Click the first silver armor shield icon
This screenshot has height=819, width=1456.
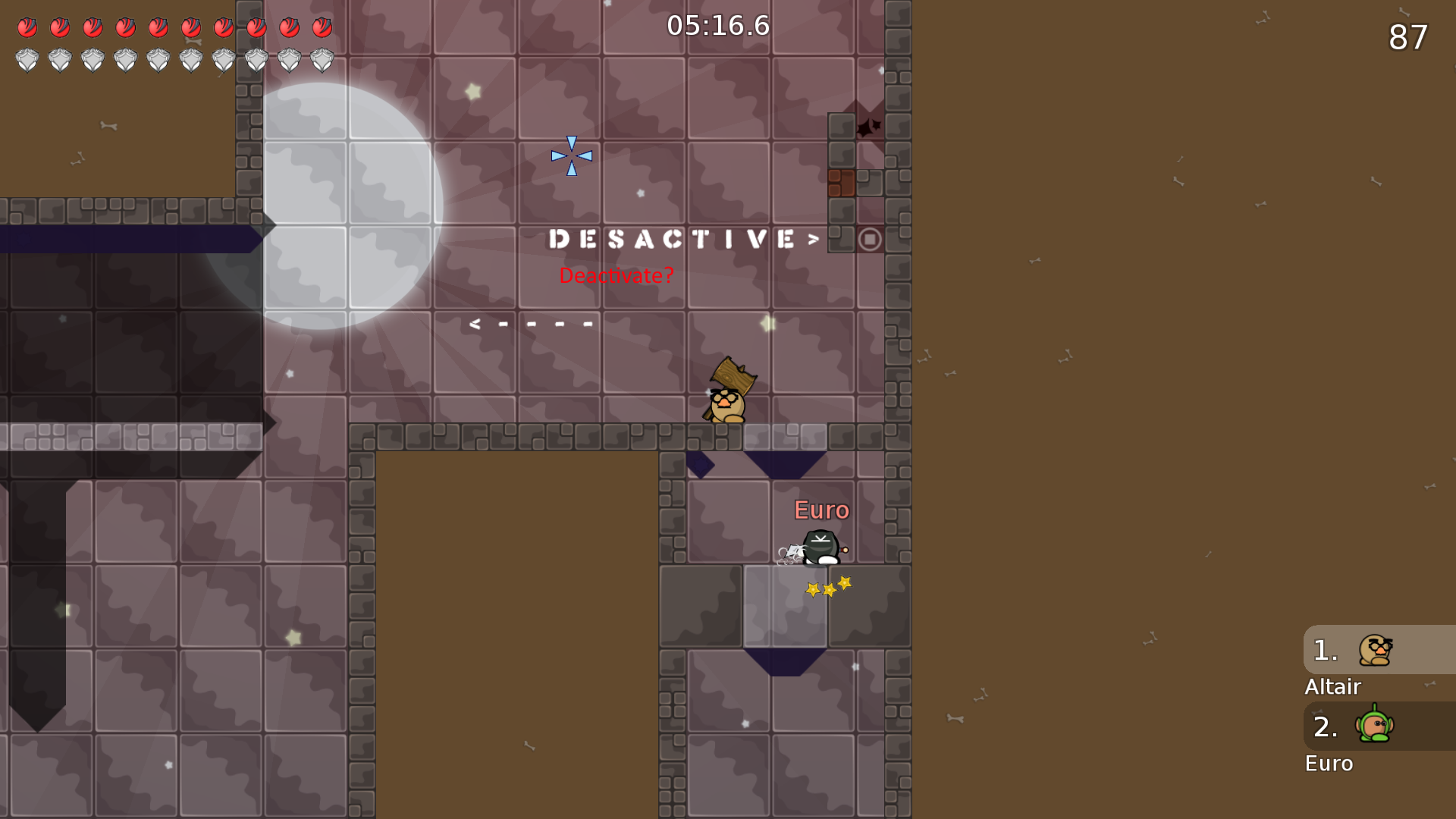pos(29,59)
